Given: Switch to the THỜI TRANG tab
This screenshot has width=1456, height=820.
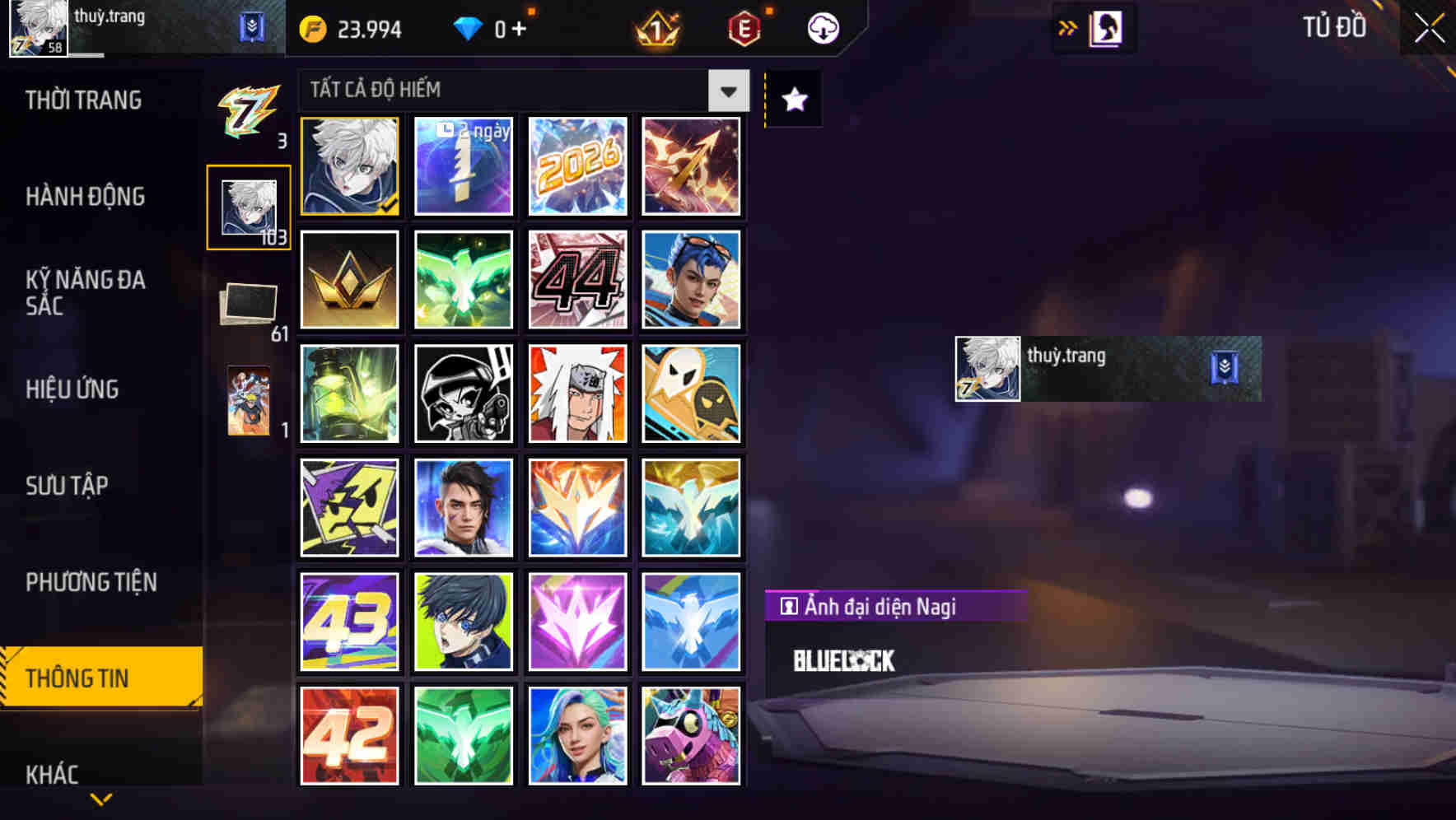Looking at the screenshot, I should 84,100.
